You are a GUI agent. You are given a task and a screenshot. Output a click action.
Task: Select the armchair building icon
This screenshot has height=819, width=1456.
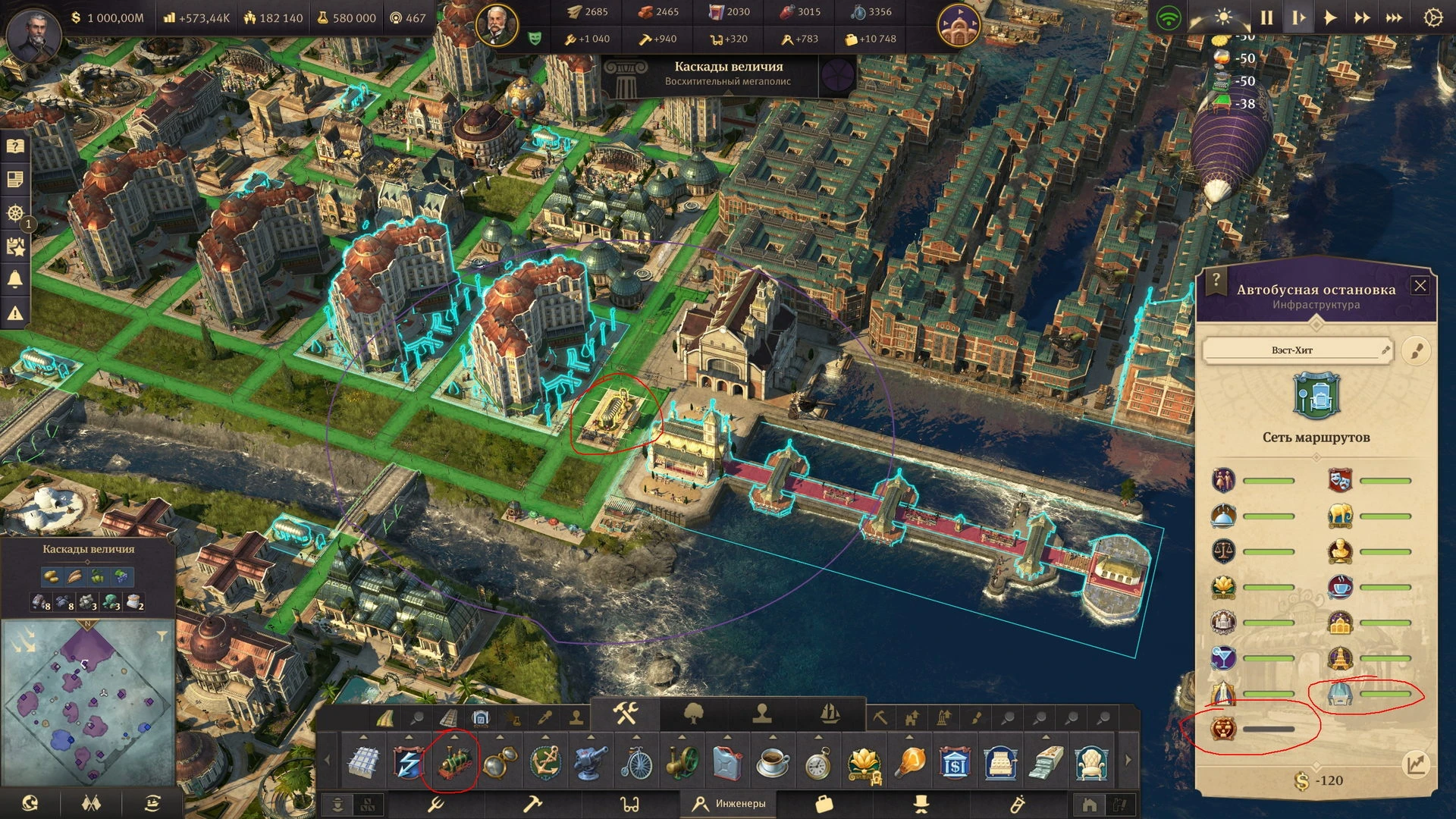coord(1091,763)
